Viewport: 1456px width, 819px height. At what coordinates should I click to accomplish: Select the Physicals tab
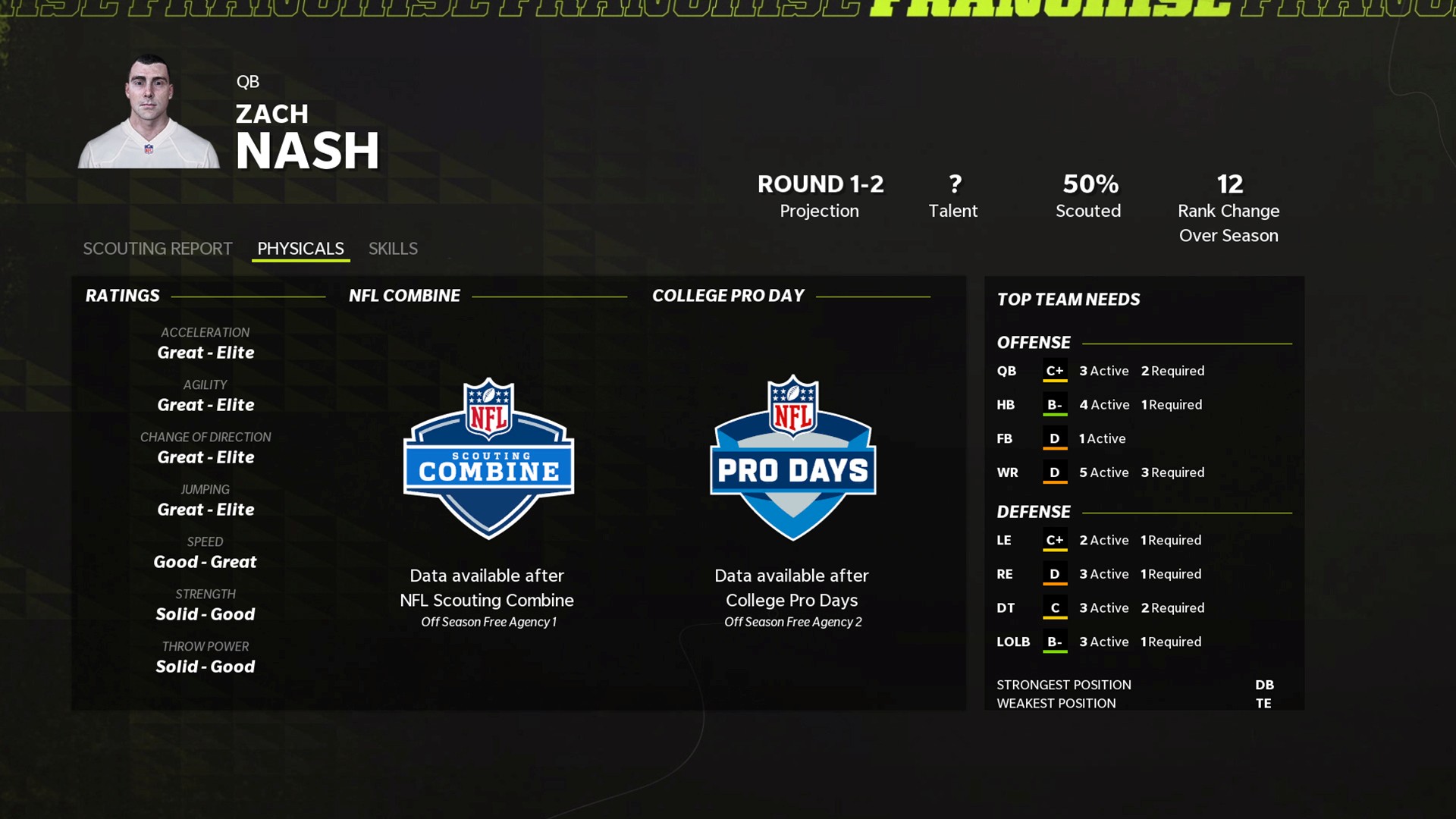(x=300, y=248)
